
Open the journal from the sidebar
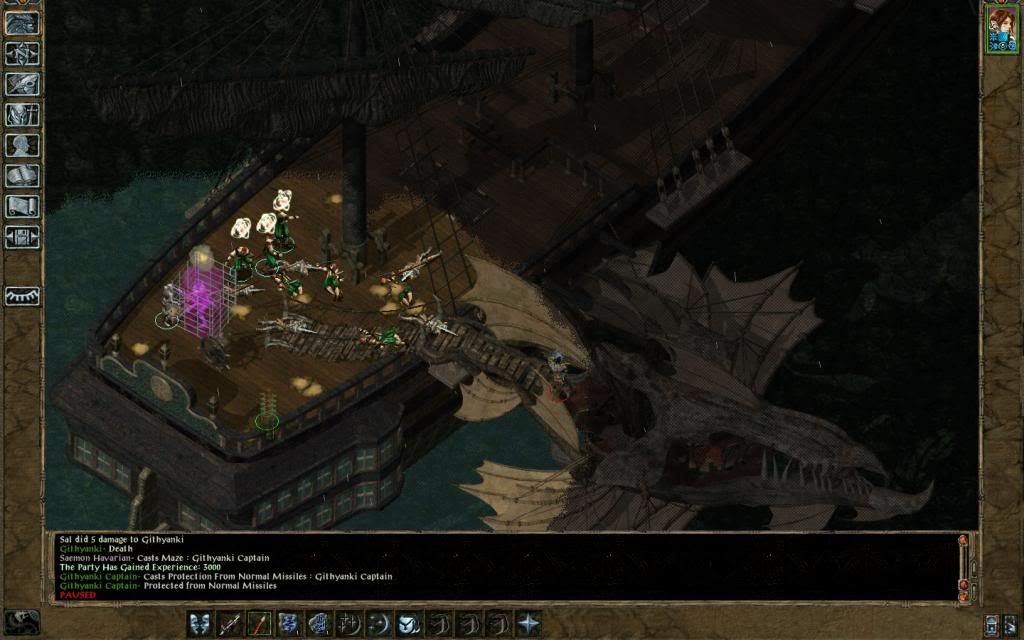[22, 84]
